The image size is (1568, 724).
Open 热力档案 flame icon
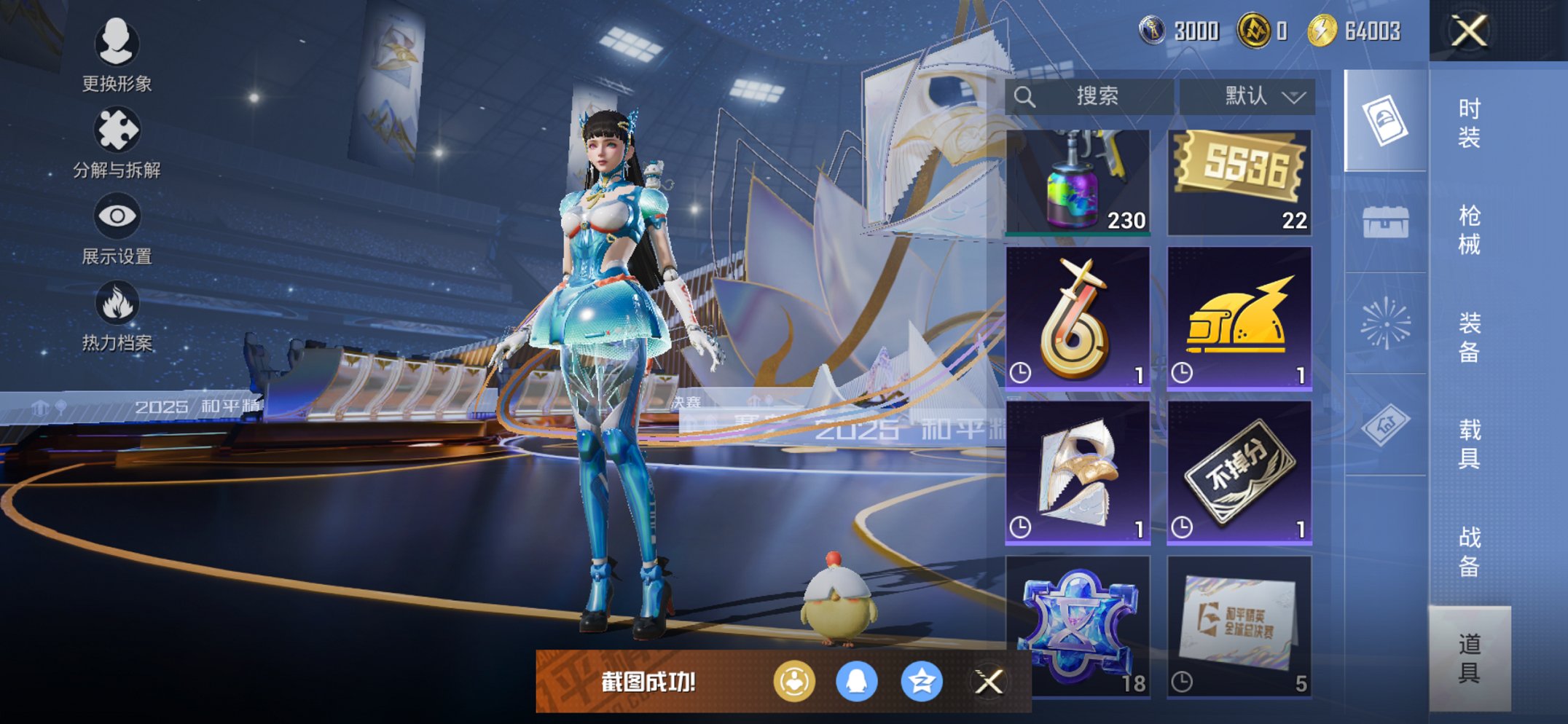[x=117, y=315]
